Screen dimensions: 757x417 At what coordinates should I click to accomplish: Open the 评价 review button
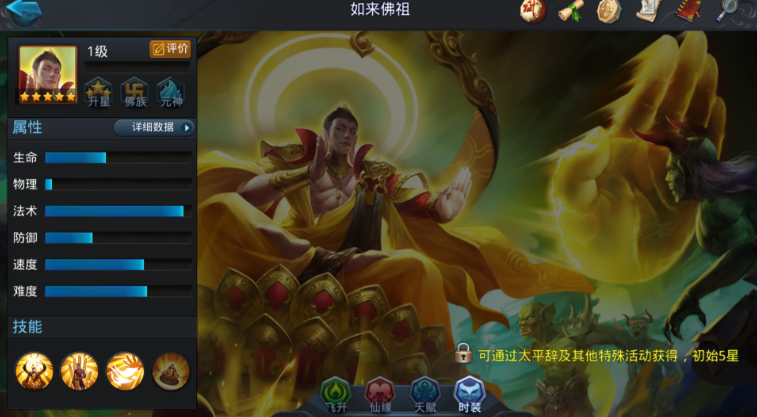169,48
